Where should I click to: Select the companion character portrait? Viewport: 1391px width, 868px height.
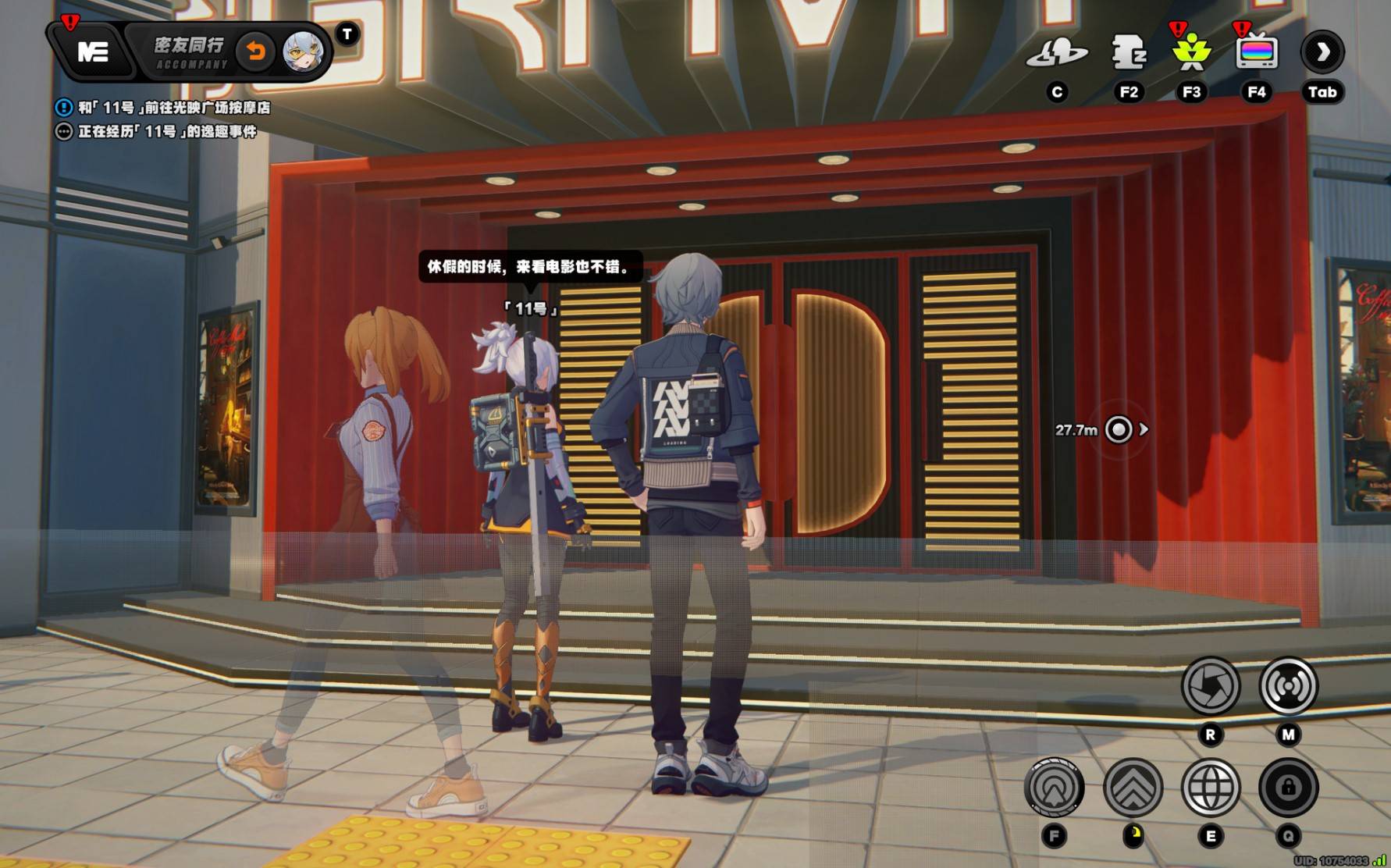[302, 53]
